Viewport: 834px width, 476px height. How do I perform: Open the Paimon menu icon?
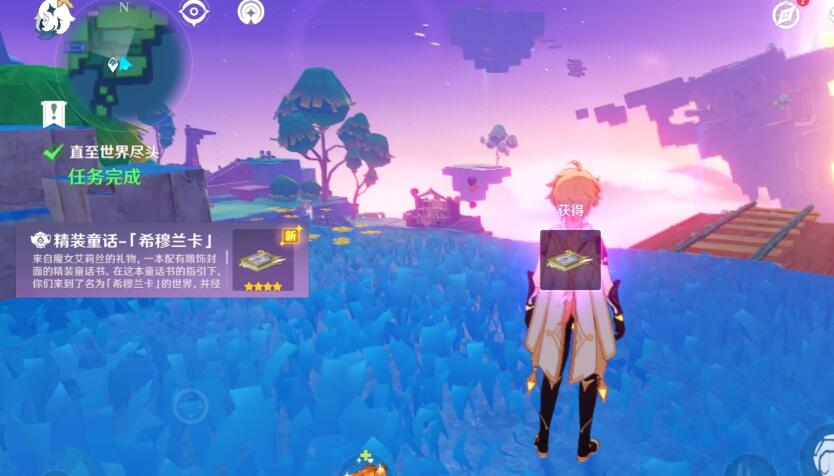click(x=50, y=16)
